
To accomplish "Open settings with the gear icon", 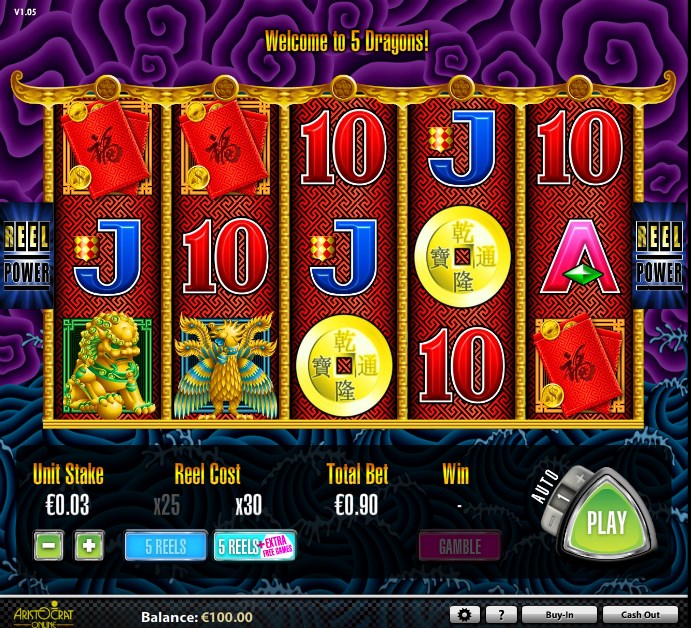I will point(463,615).
